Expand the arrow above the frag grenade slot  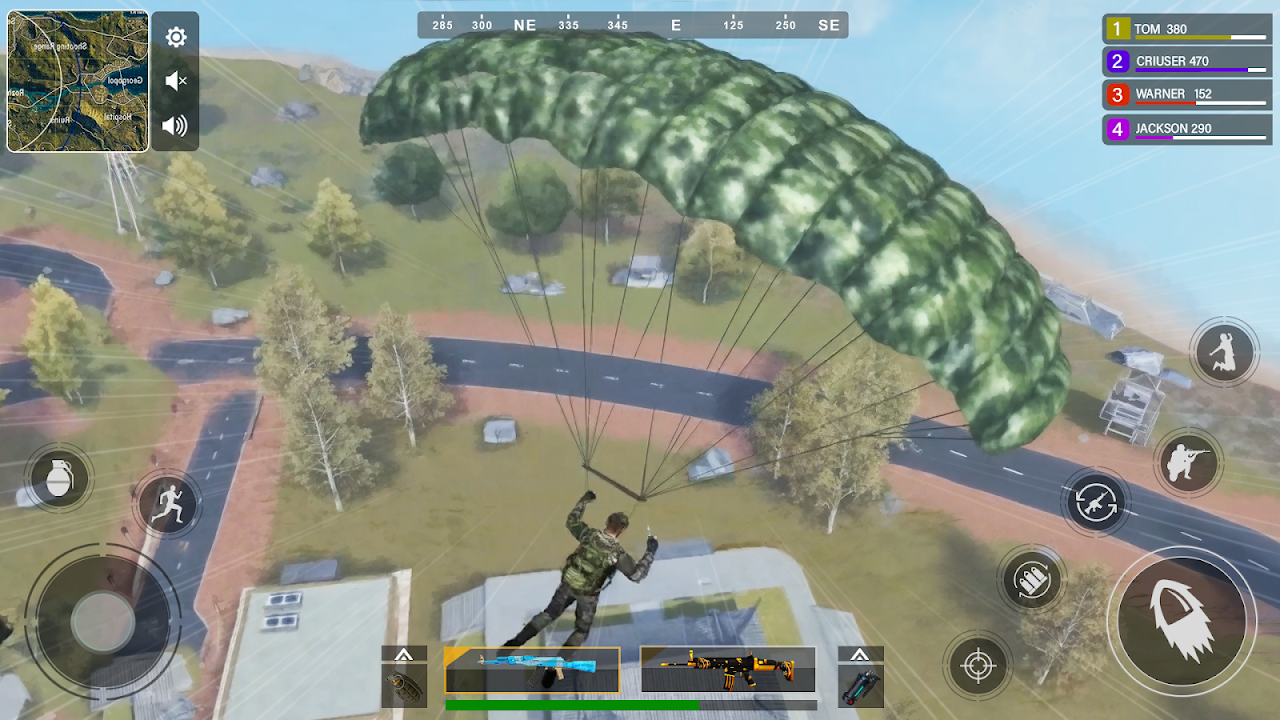(404, 654)
